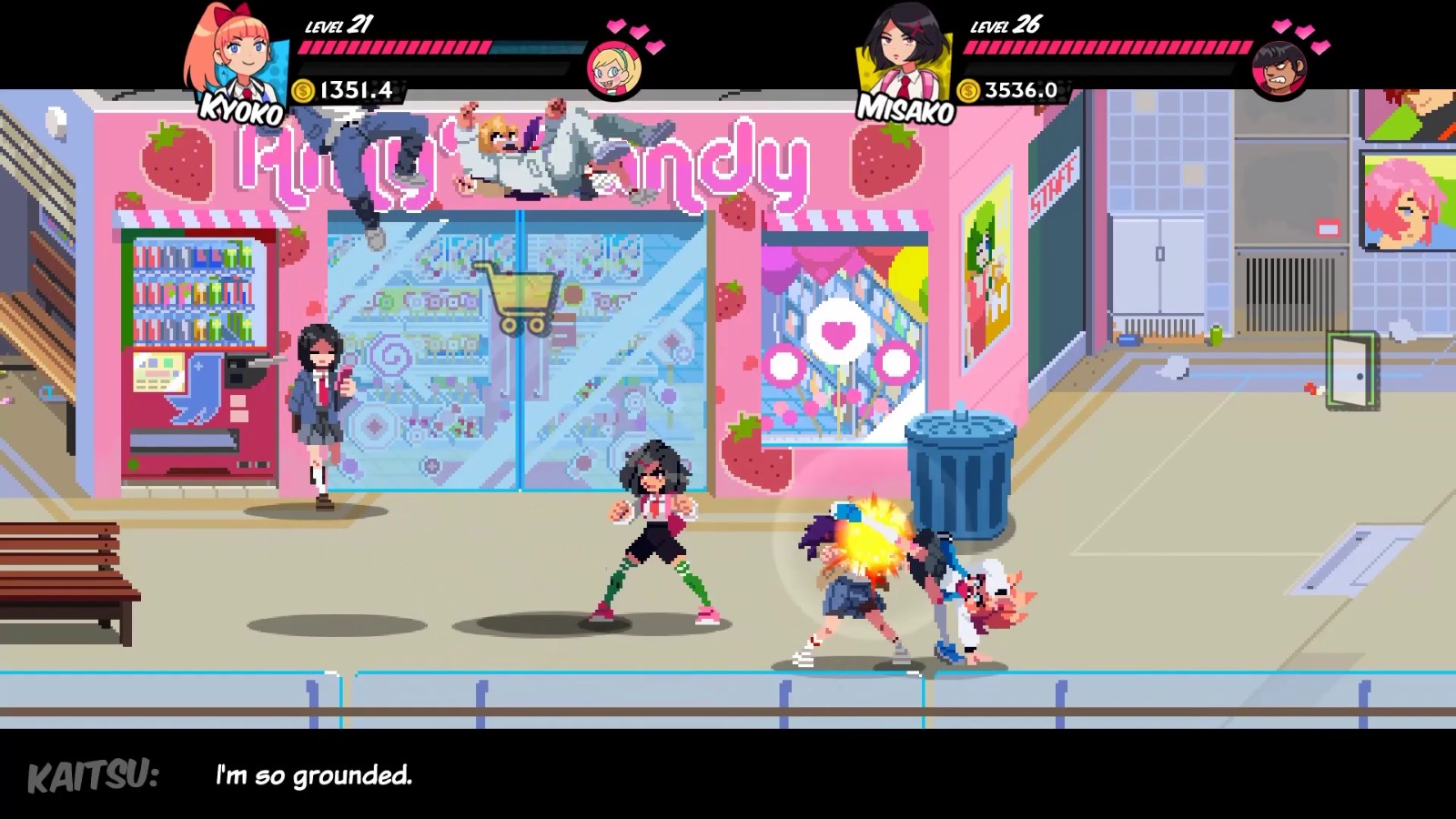Select the coin icon beside Misako's money total

point(968,91)
